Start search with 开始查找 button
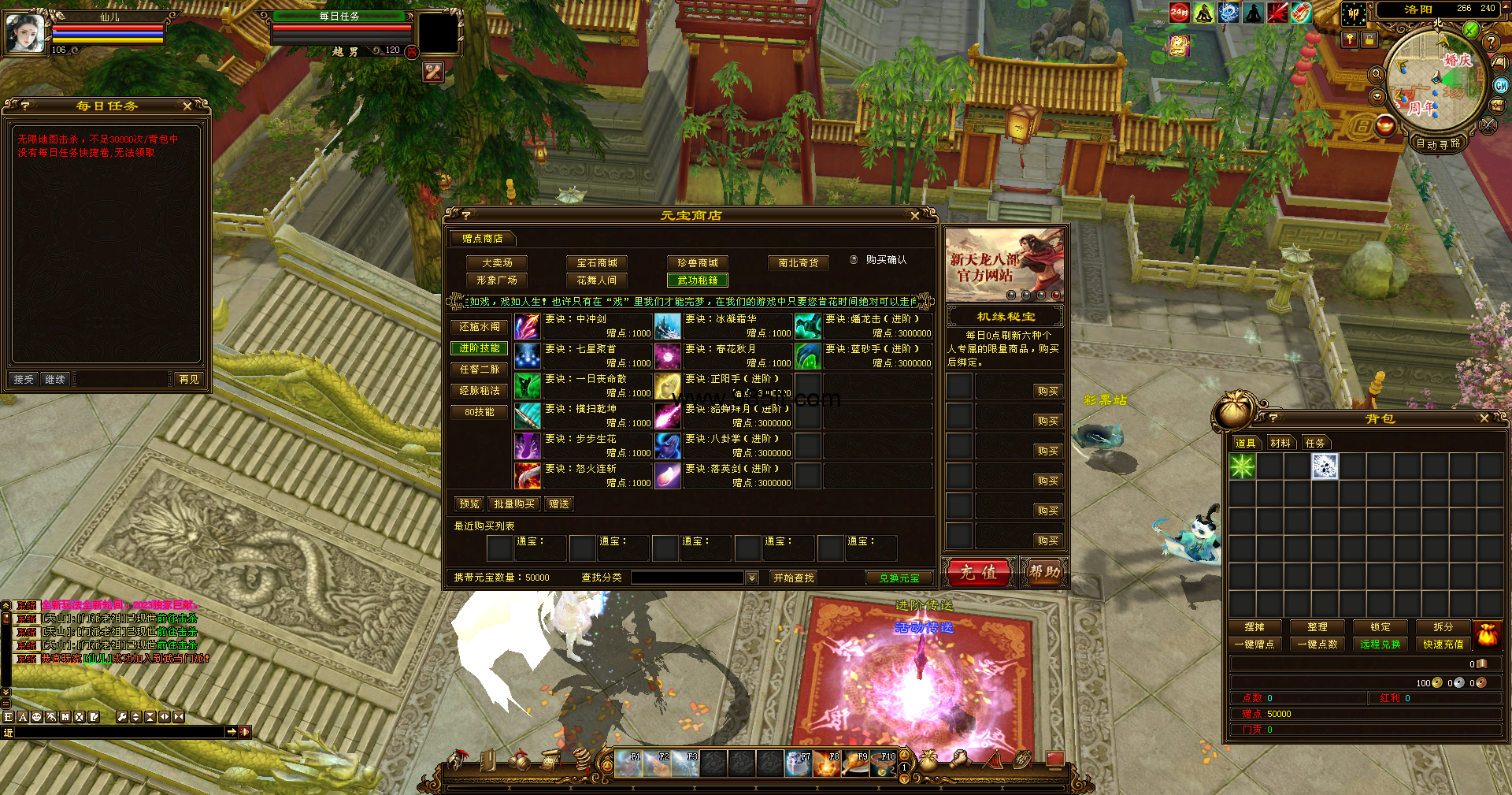The width and height of the screenshot is (1512, 795). 793,578
